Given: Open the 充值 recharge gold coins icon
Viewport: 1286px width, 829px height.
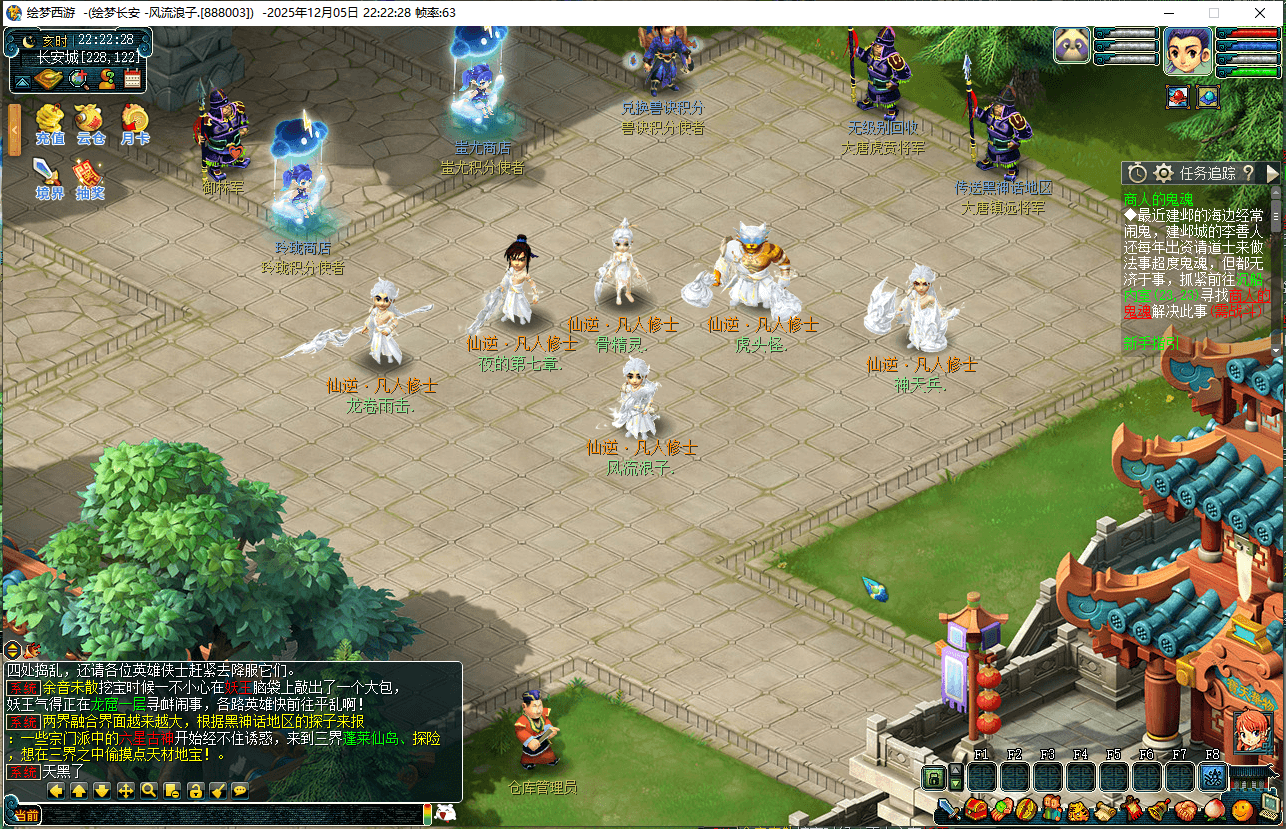Looking at the screenshot, I should pyautogui.click(x=49, y=121).
